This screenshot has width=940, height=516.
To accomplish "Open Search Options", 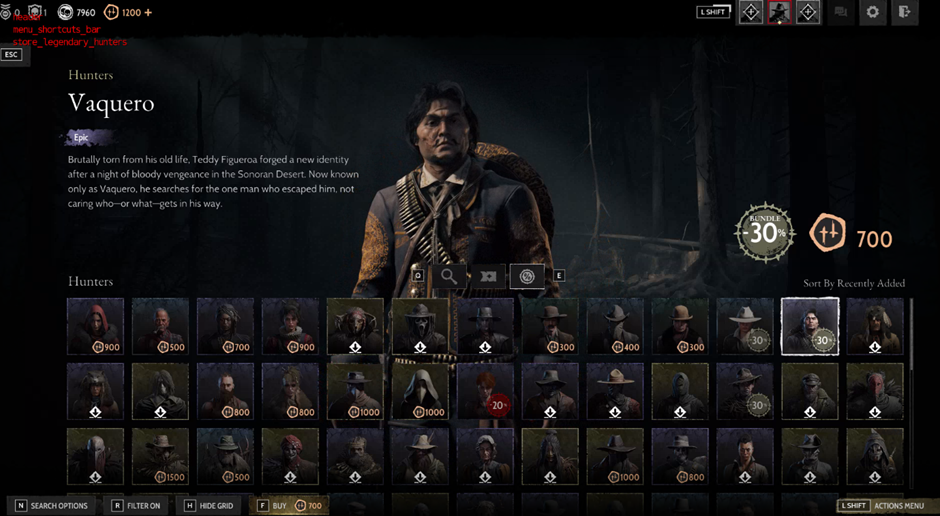I will 51,506.
